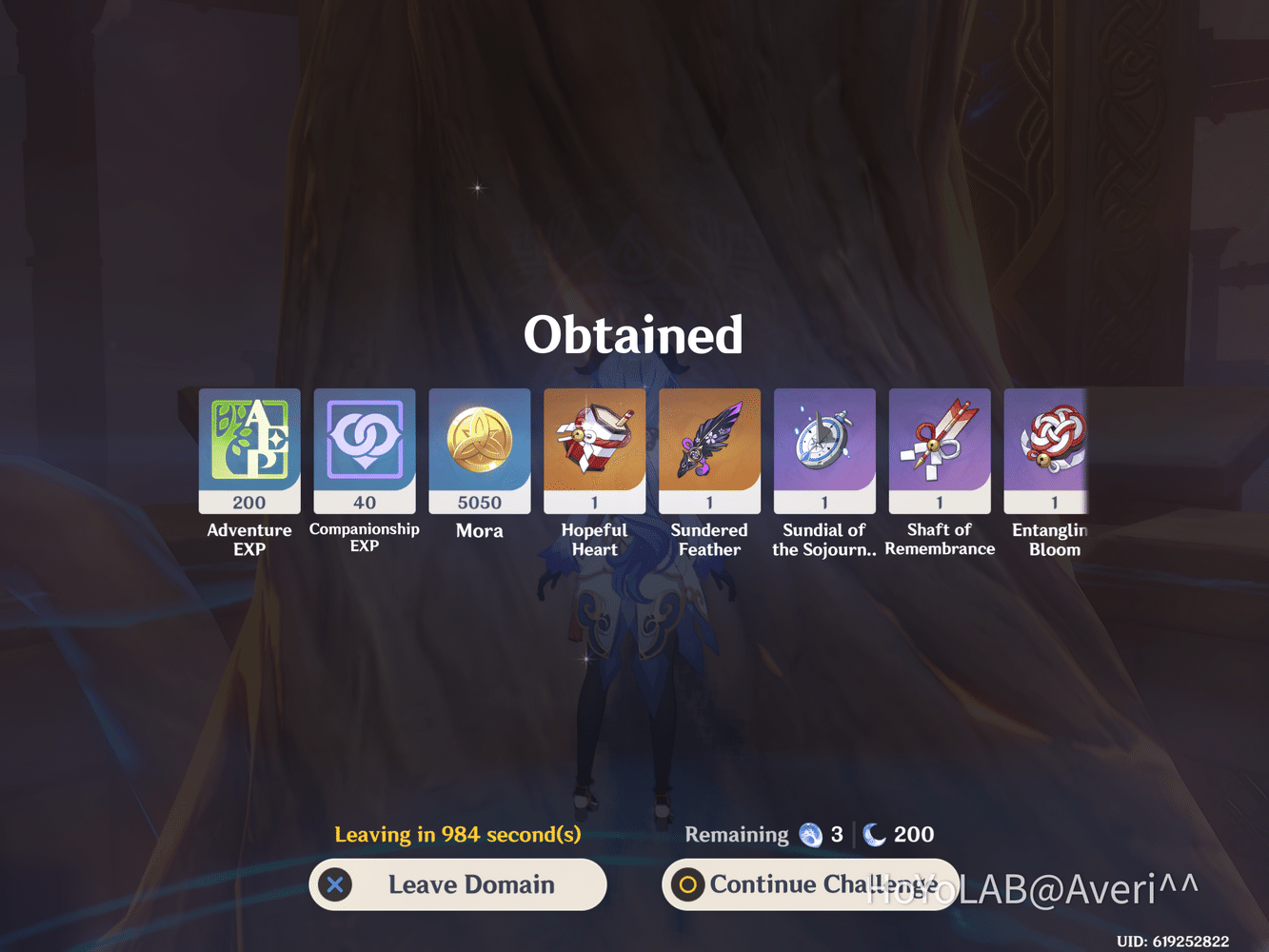Select the Sundered Feather artifact icon
The height and width of the screenshot is (952, 1269).
709,447
